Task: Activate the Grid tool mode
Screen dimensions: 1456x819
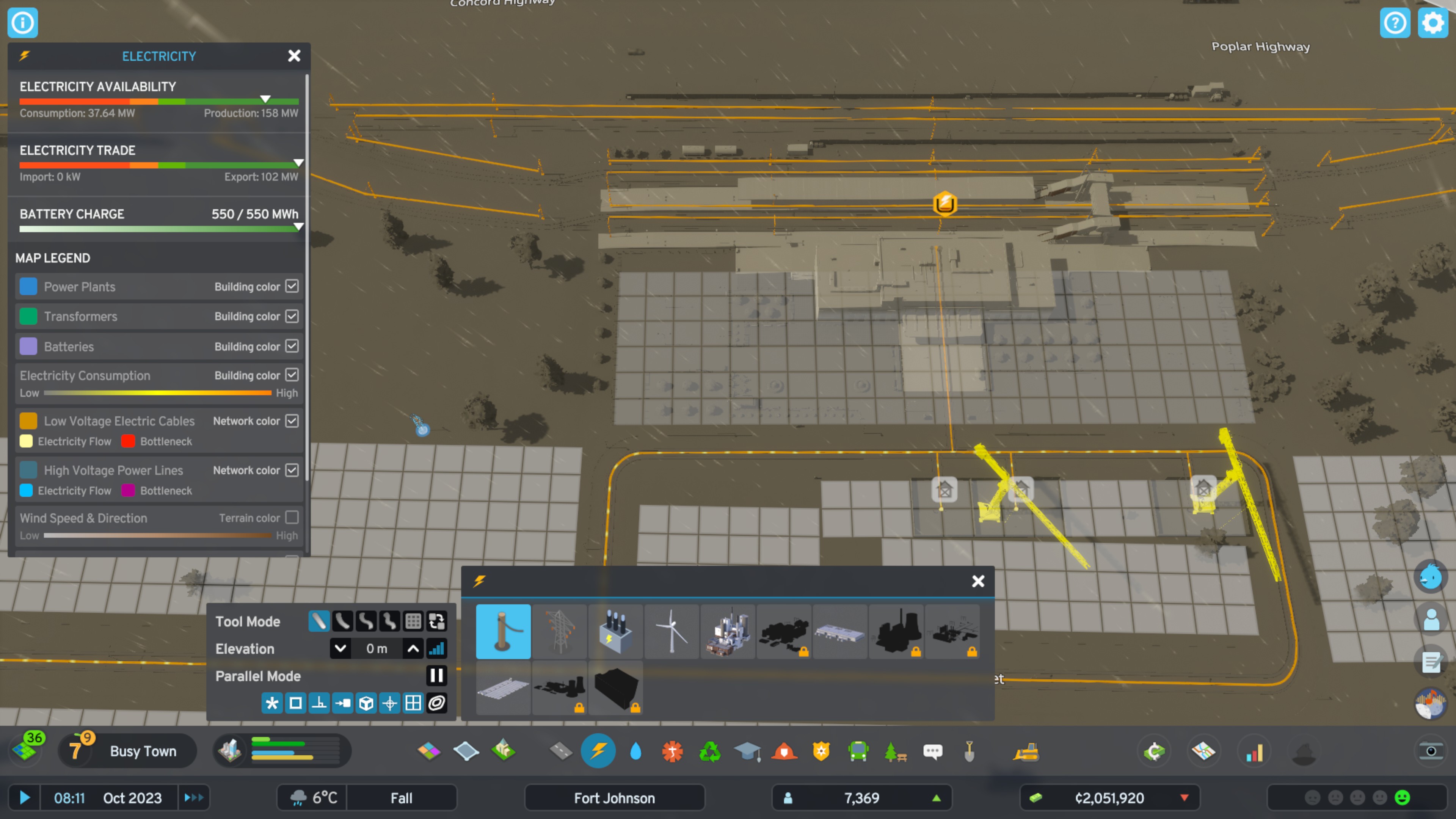Action: pyautogui.click(x=413, y=621)
